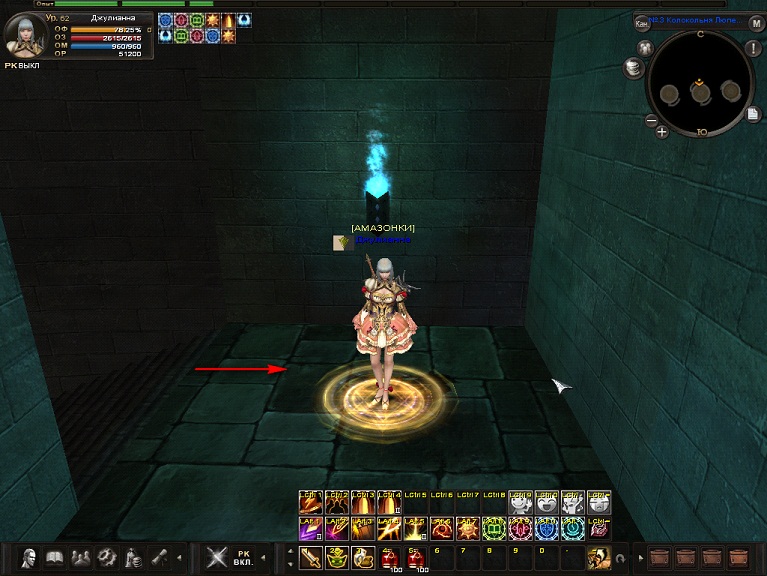Zoom in the minimap with plus

pos(662,132)
